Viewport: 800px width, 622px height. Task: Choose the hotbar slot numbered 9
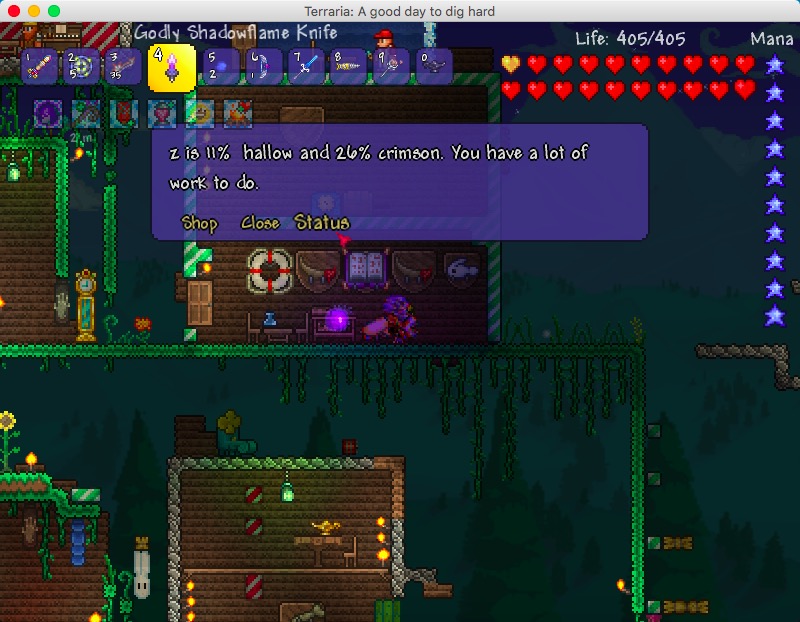pos(391,67)
